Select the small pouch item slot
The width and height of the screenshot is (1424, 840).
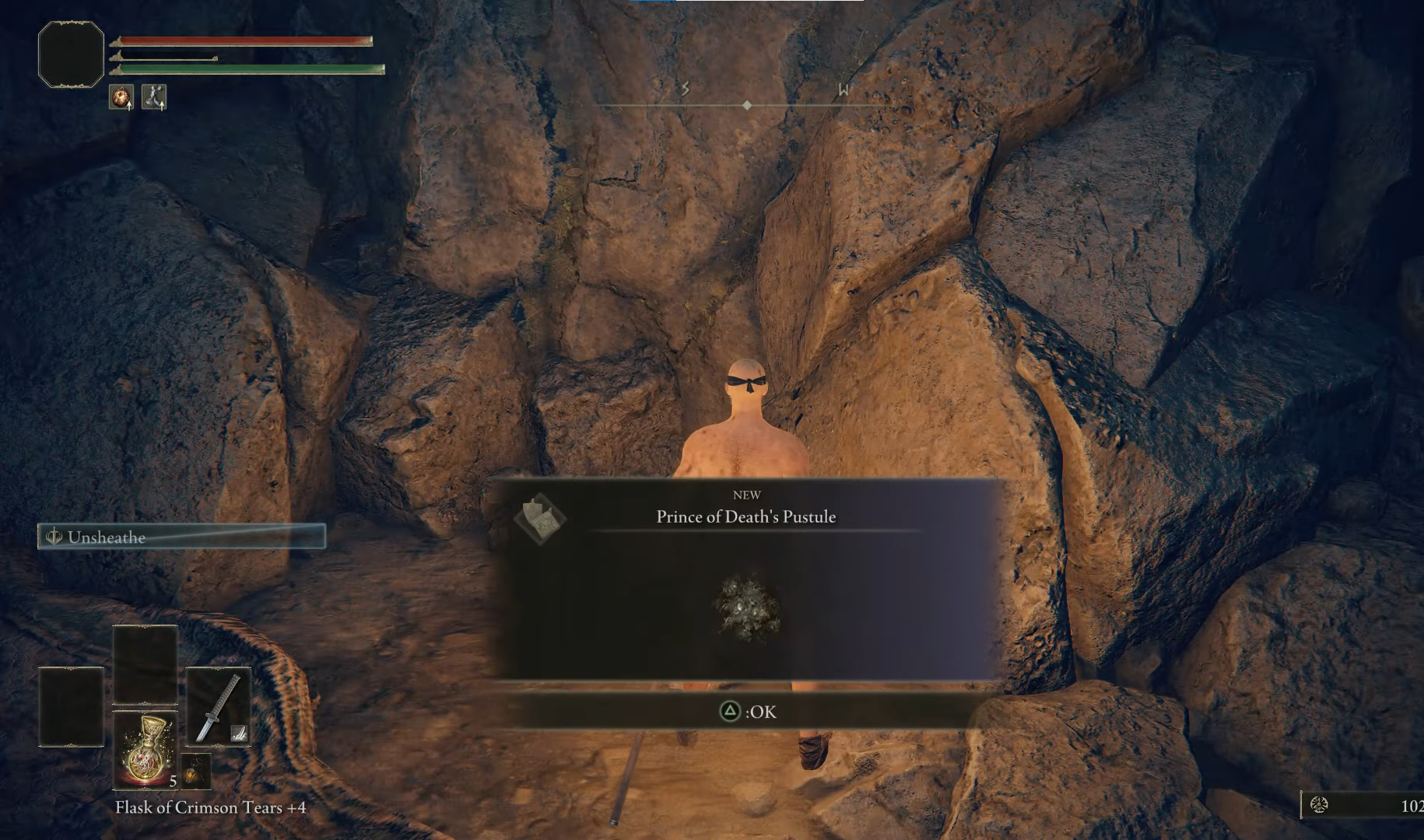(195, 771)
